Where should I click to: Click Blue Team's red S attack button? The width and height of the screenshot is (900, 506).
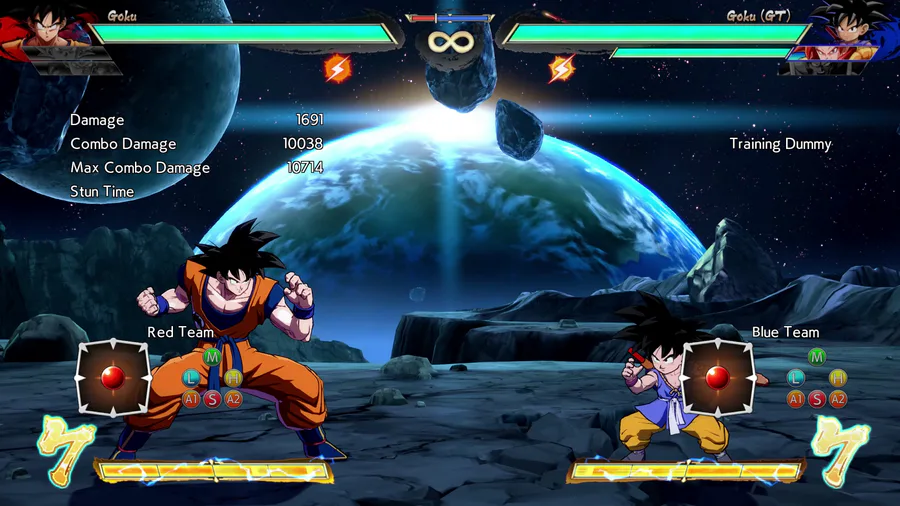(x=817, y=399)
